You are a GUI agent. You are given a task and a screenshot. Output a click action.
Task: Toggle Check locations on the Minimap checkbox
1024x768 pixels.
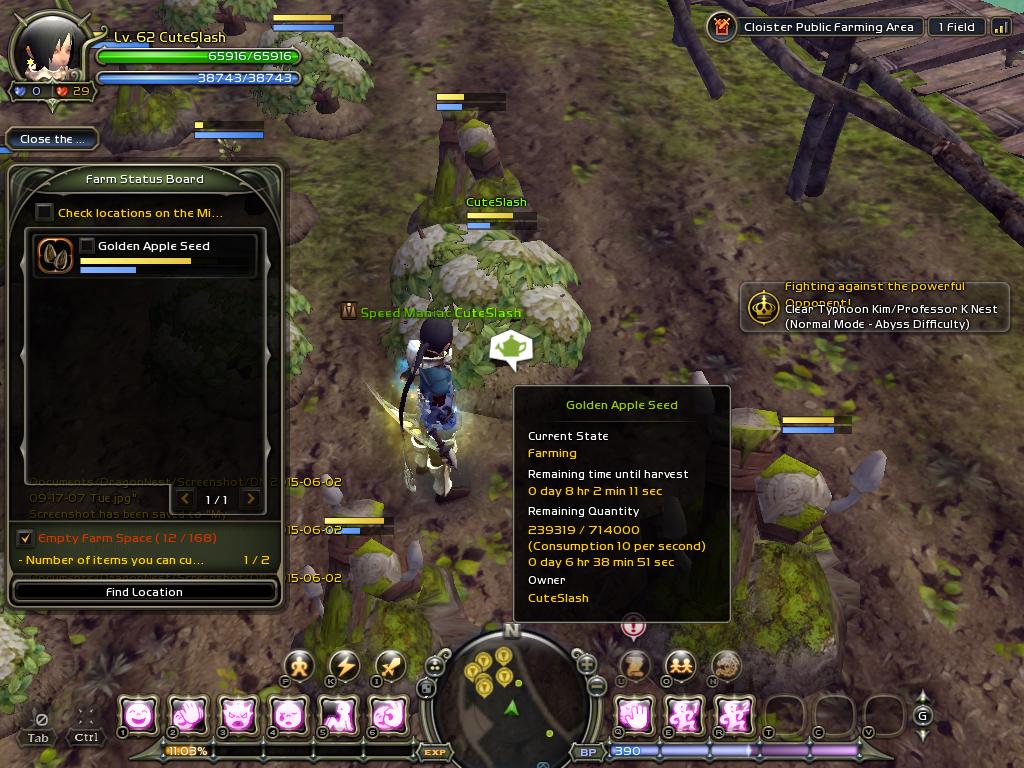click(x=44, y=212)
